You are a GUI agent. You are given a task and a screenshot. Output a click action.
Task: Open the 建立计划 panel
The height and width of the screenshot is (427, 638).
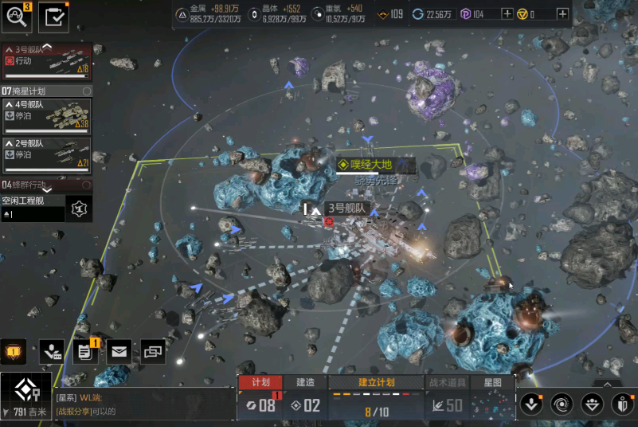coord(376,382)
